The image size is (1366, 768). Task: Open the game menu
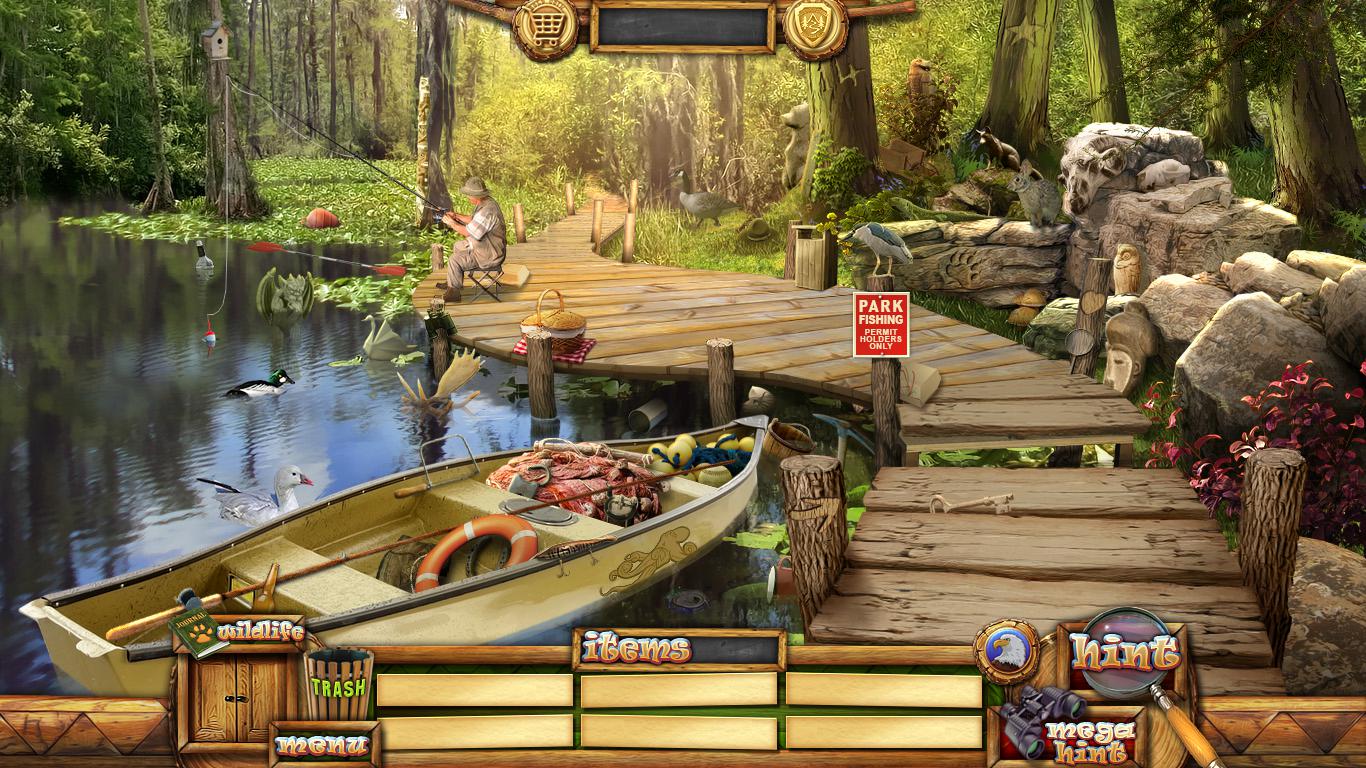click(x=323, y=744)
